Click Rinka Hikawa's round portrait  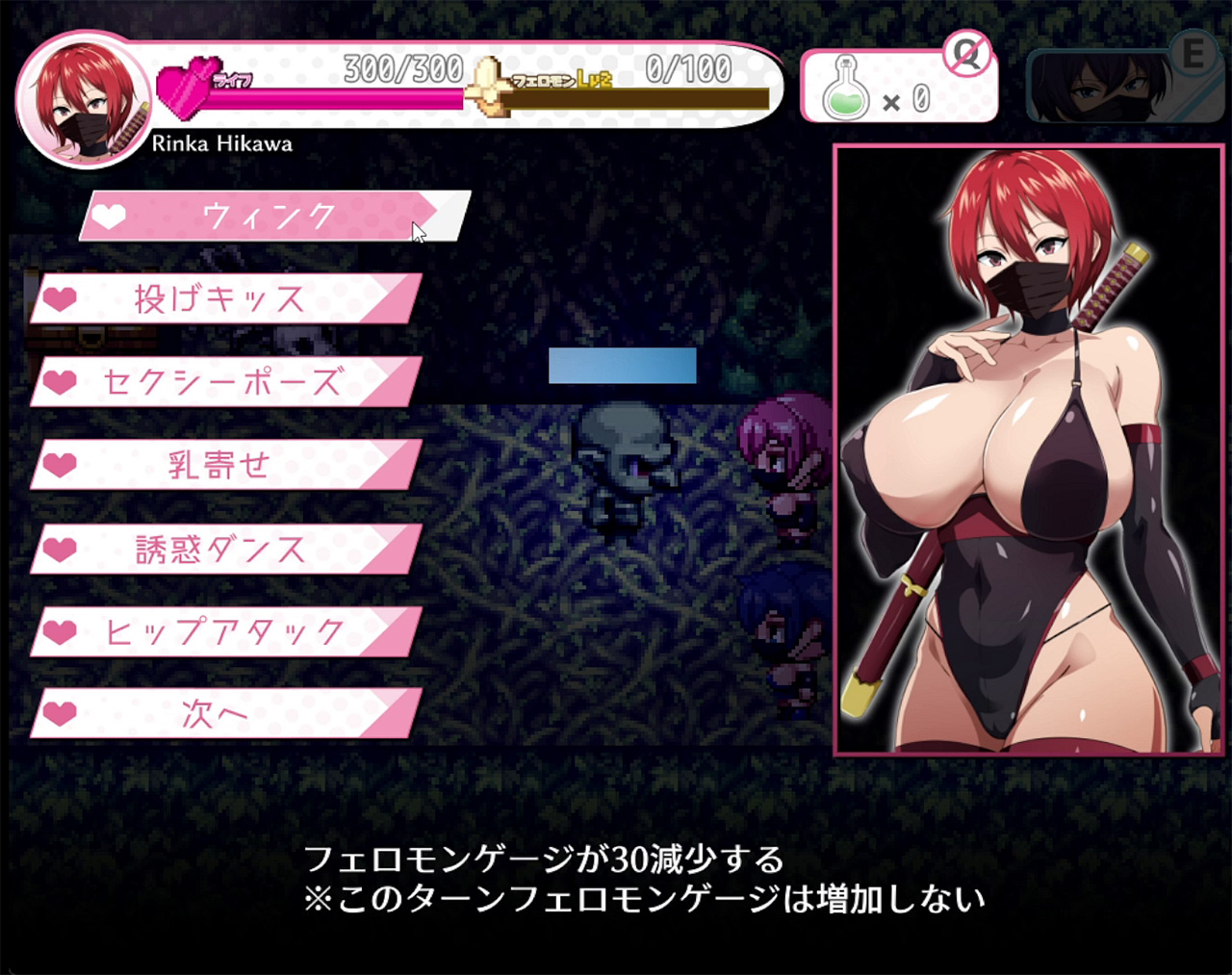click(x=83, y=98)
